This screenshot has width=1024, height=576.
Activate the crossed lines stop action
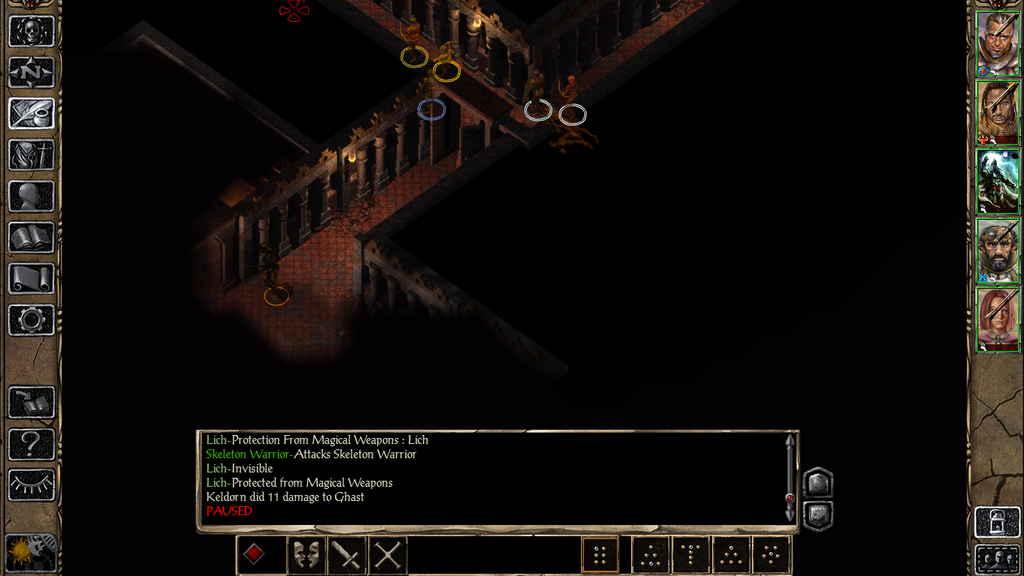pyautogui.click(x=388, y=555)
